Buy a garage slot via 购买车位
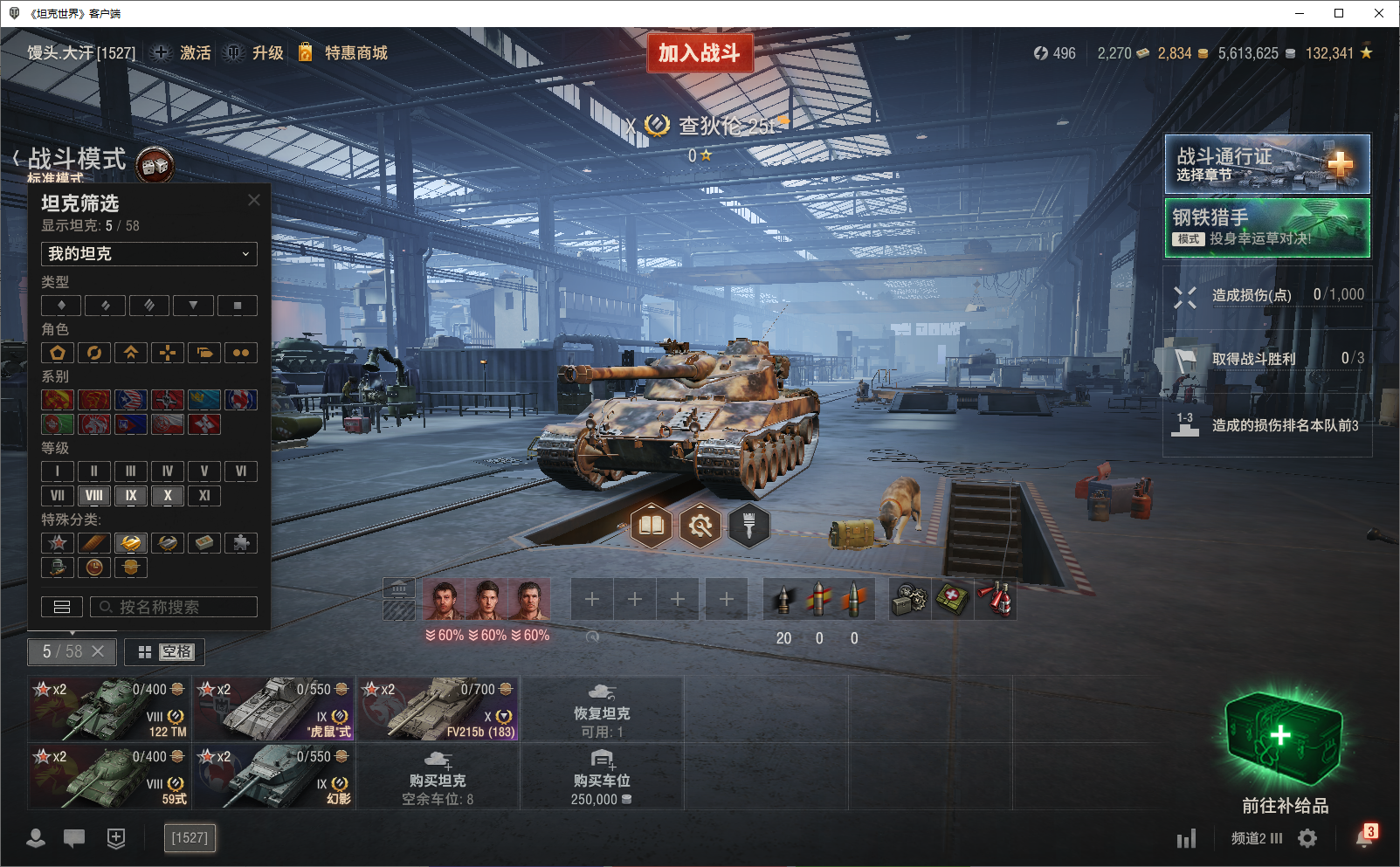1400x867 pixels. point(602,776)
